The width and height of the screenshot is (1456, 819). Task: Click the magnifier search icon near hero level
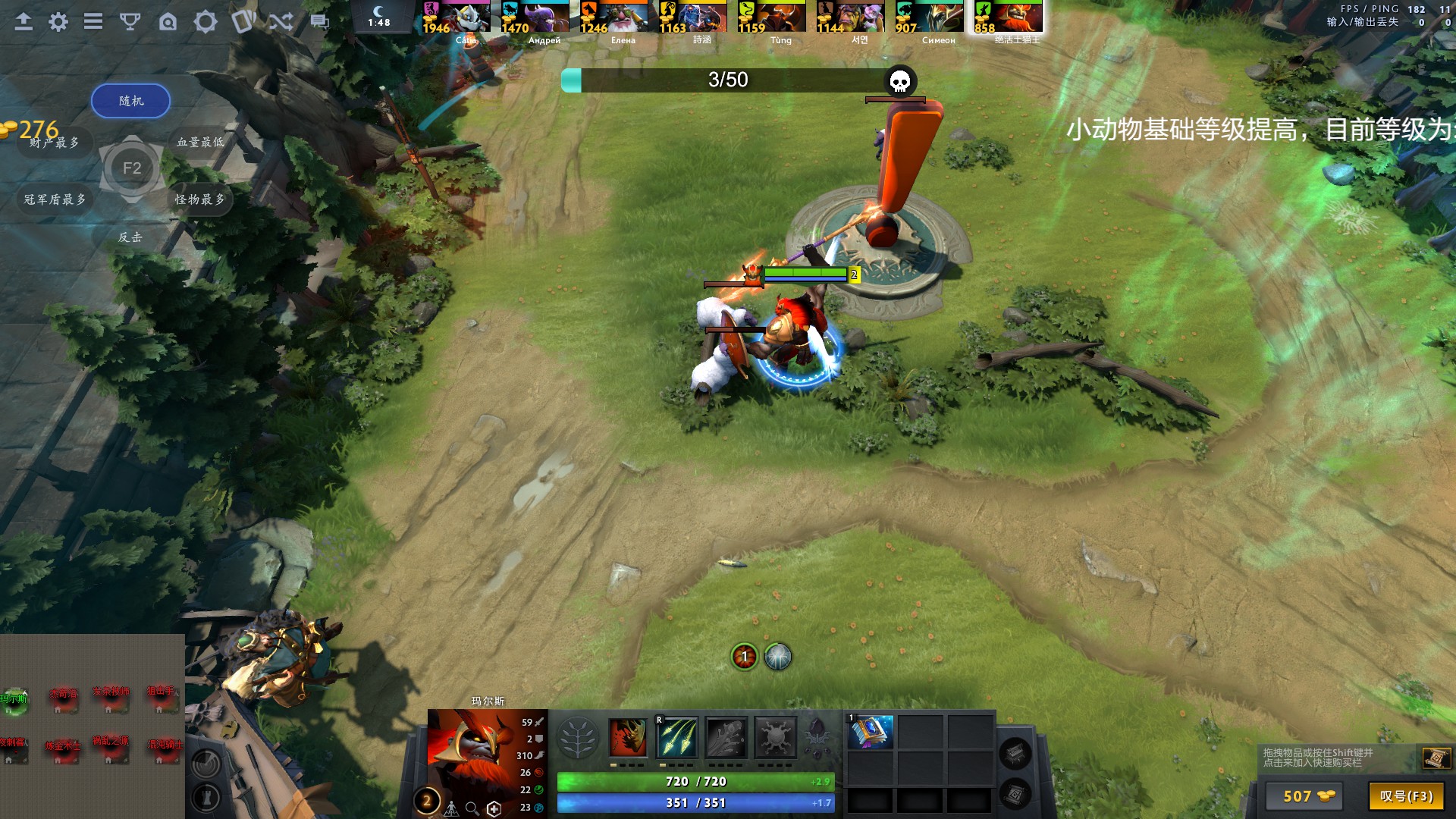coord(472,806)
